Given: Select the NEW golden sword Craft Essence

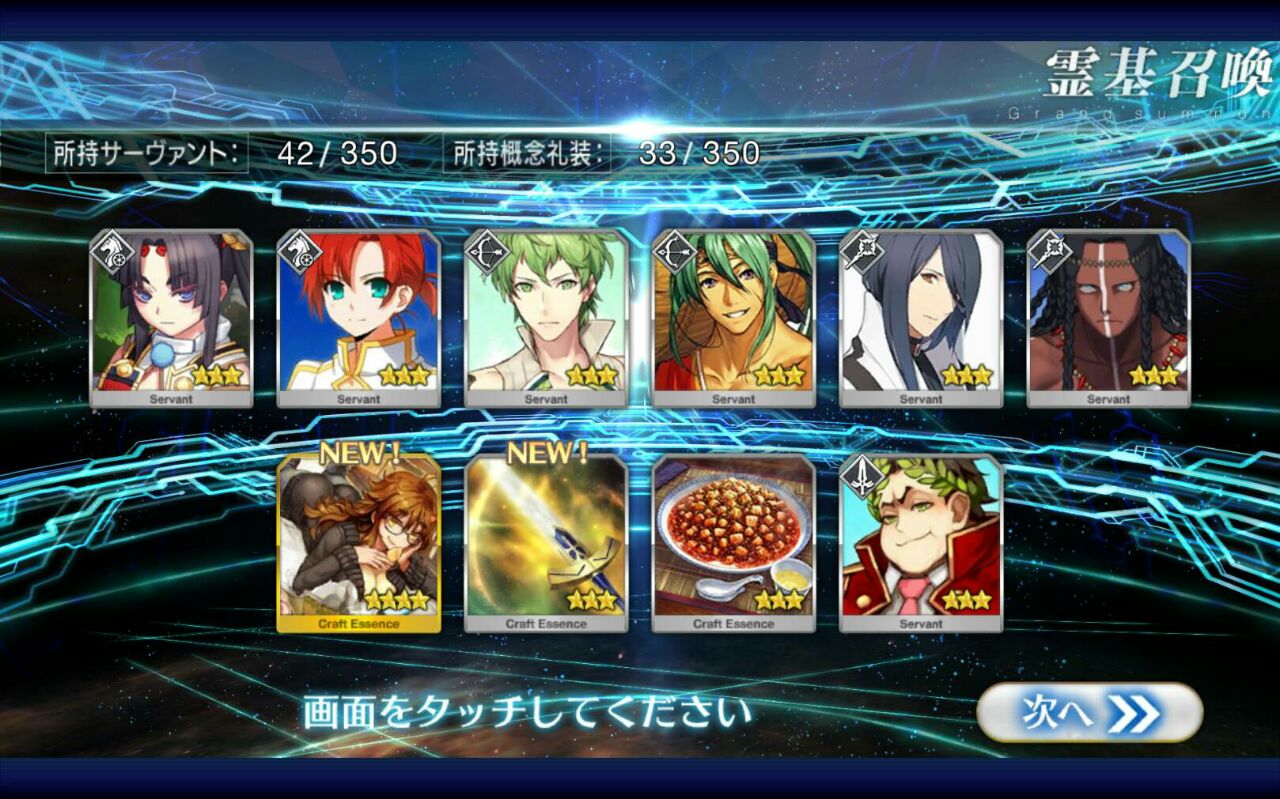Looking at the screenshot, I should coord(546,543).
